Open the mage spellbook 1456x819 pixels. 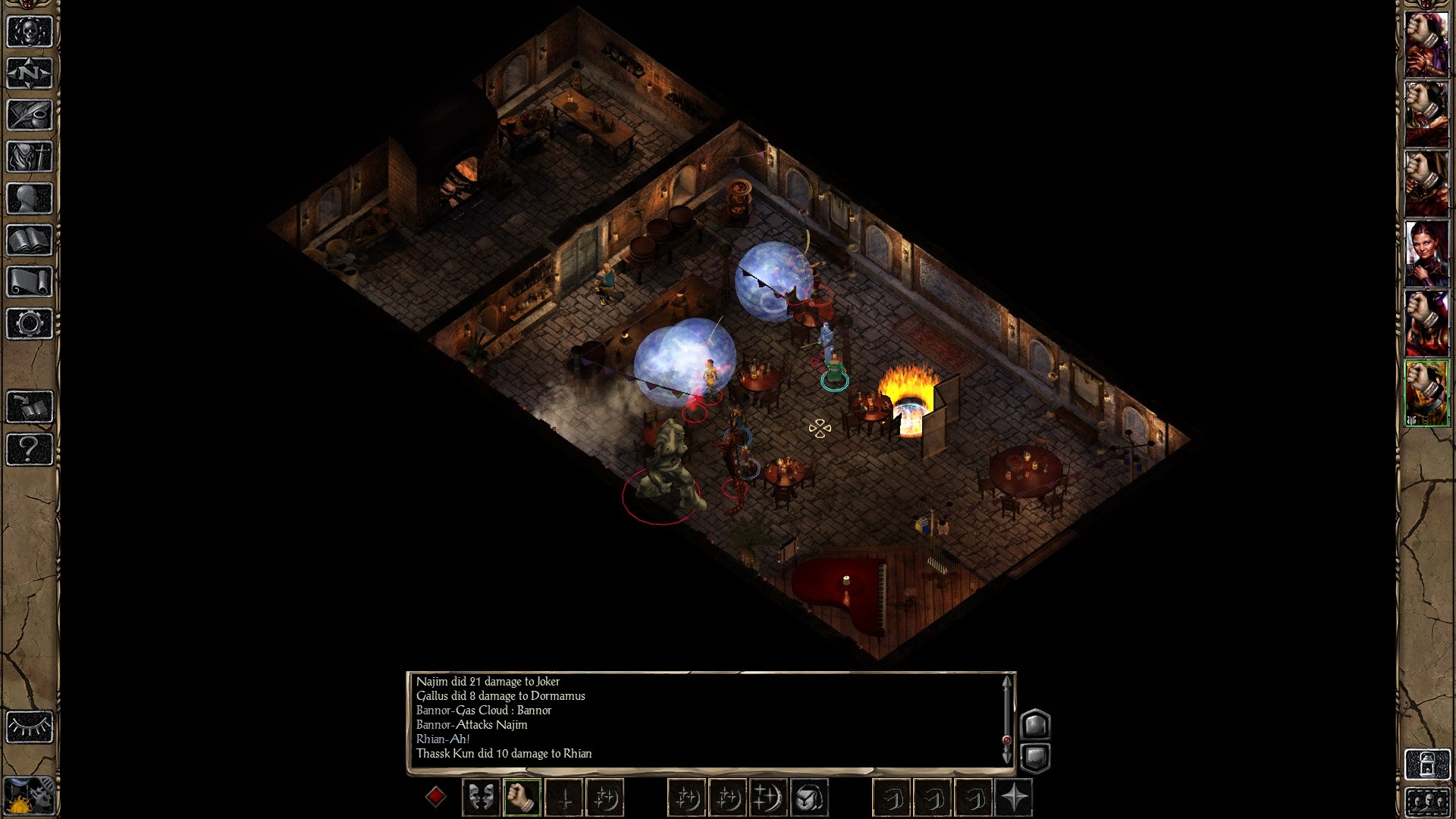[30, 240]
